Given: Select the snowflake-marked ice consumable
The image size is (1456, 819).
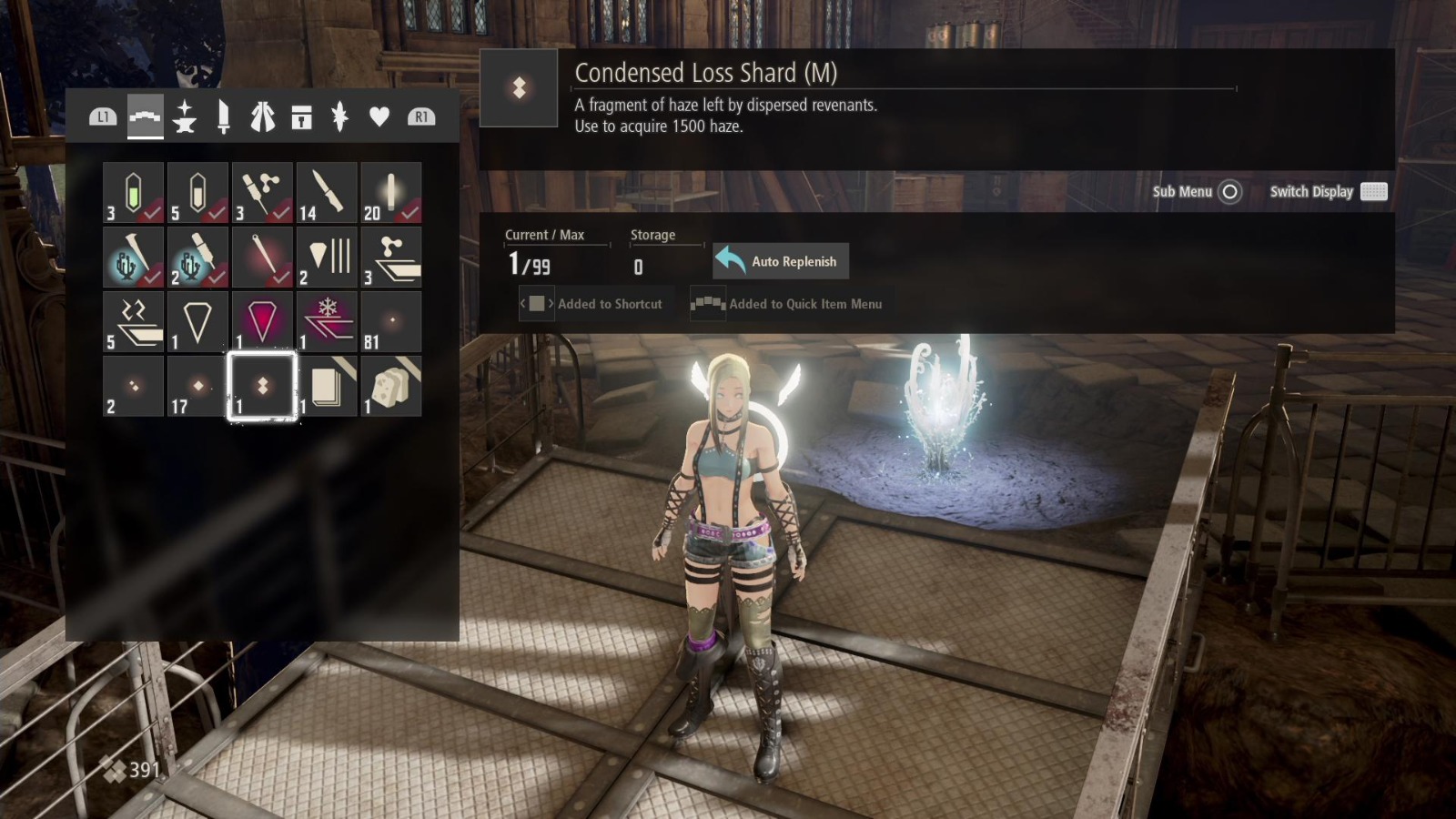Looking at the screenshot, I should [326, 320].
